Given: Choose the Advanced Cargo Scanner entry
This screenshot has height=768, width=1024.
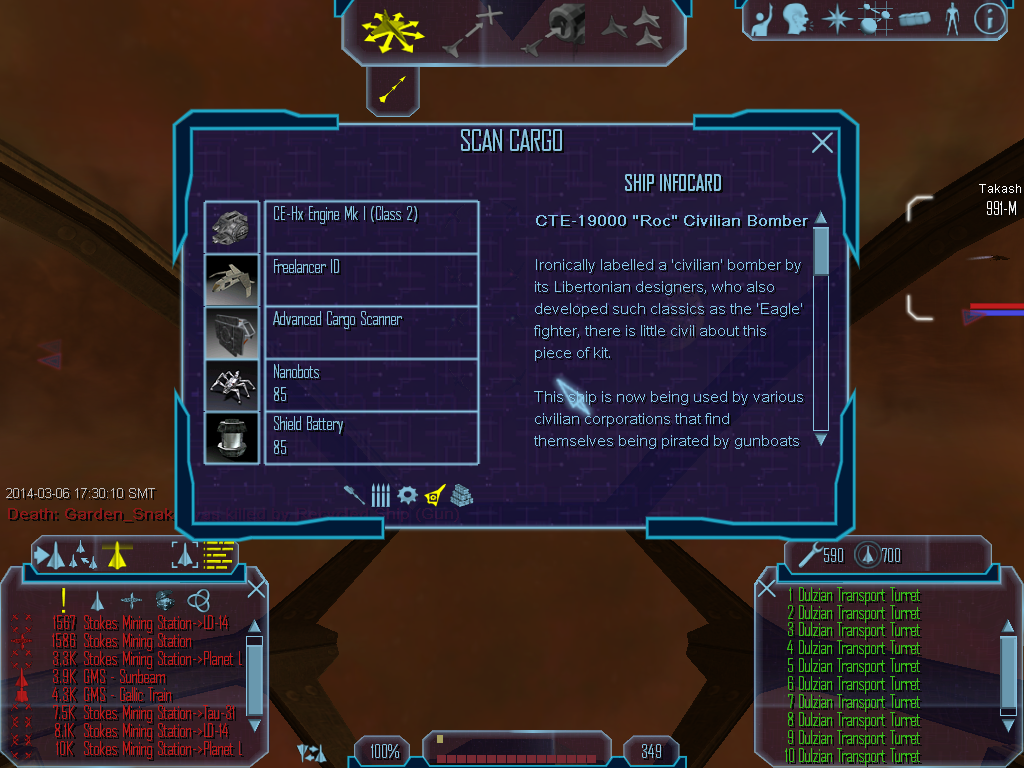Looking at the screenshot, I should tap(370, 332).
